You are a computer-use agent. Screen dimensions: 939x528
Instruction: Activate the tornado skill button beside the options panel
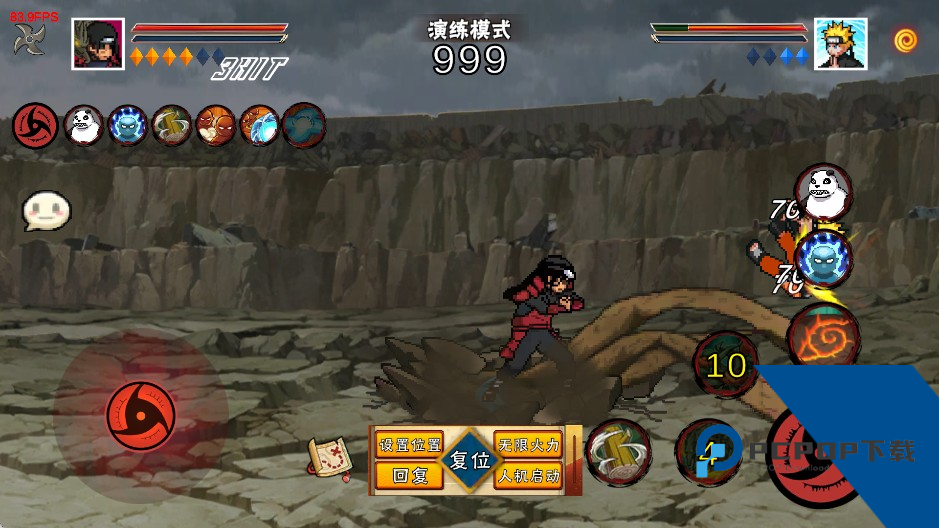pyautogui.click(x=618, y=453)
